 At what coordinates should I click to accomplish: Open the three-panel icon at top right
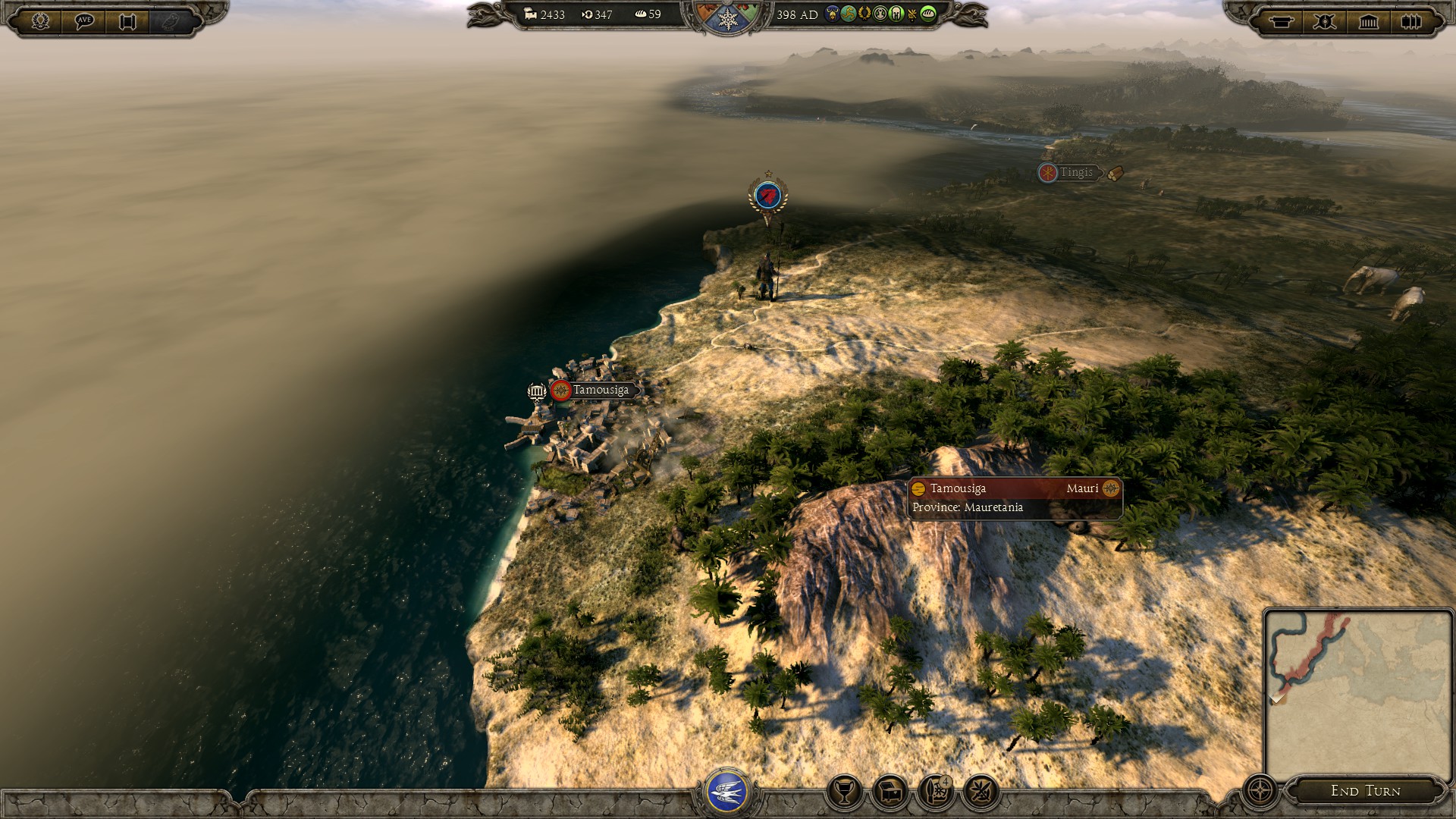[1411, 21]
